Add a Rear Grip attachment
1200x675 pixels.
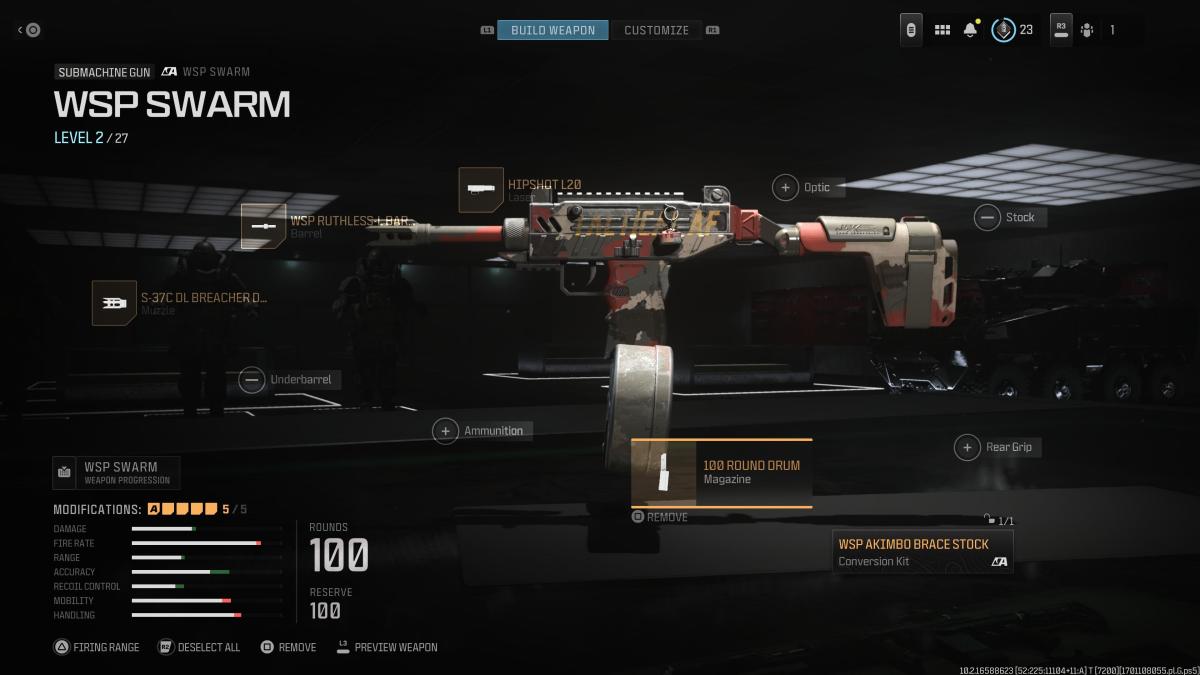pos(967,447)
